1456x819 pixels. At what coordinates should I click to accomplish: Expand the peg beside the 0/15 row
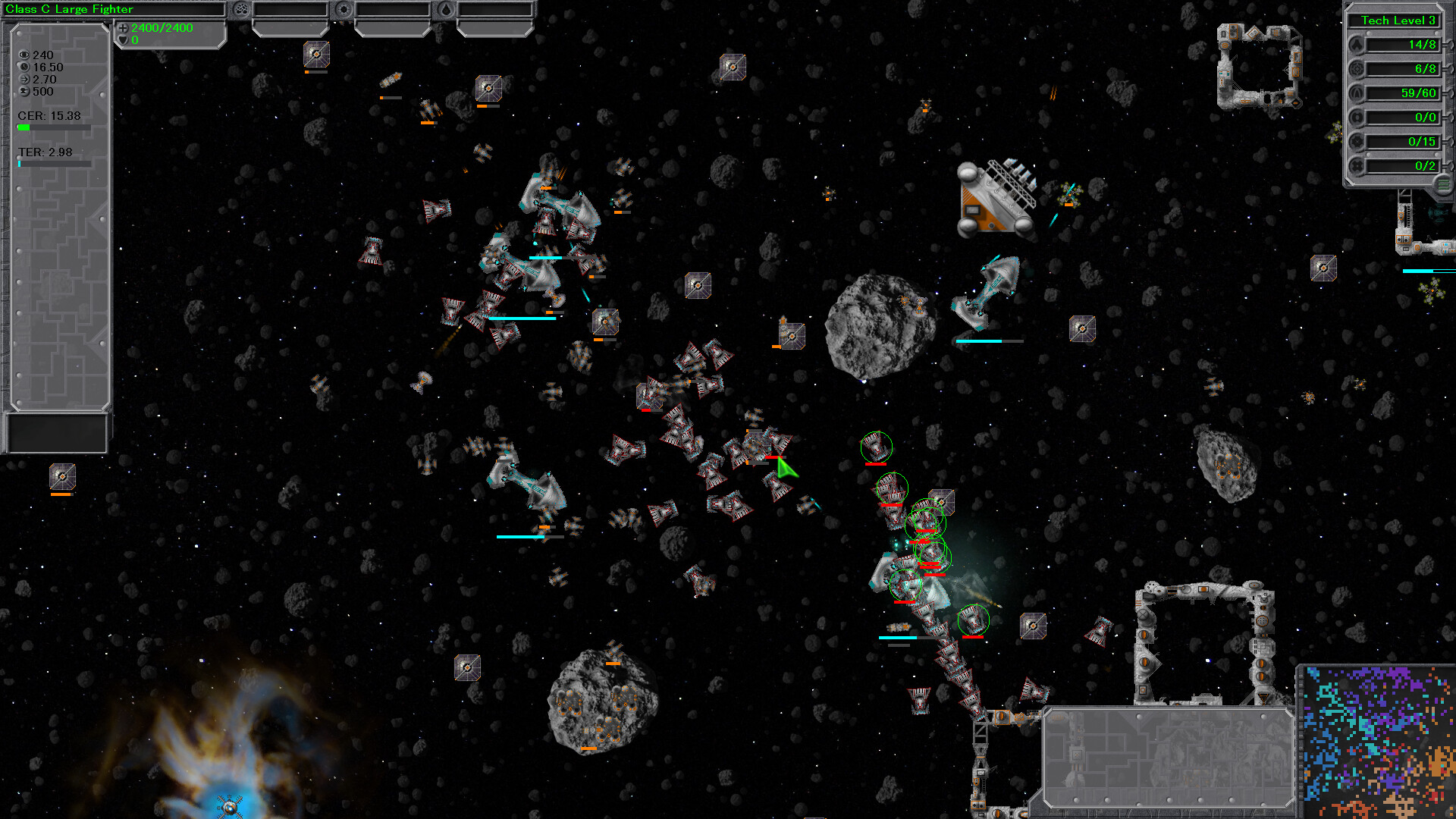(1451, 141)
